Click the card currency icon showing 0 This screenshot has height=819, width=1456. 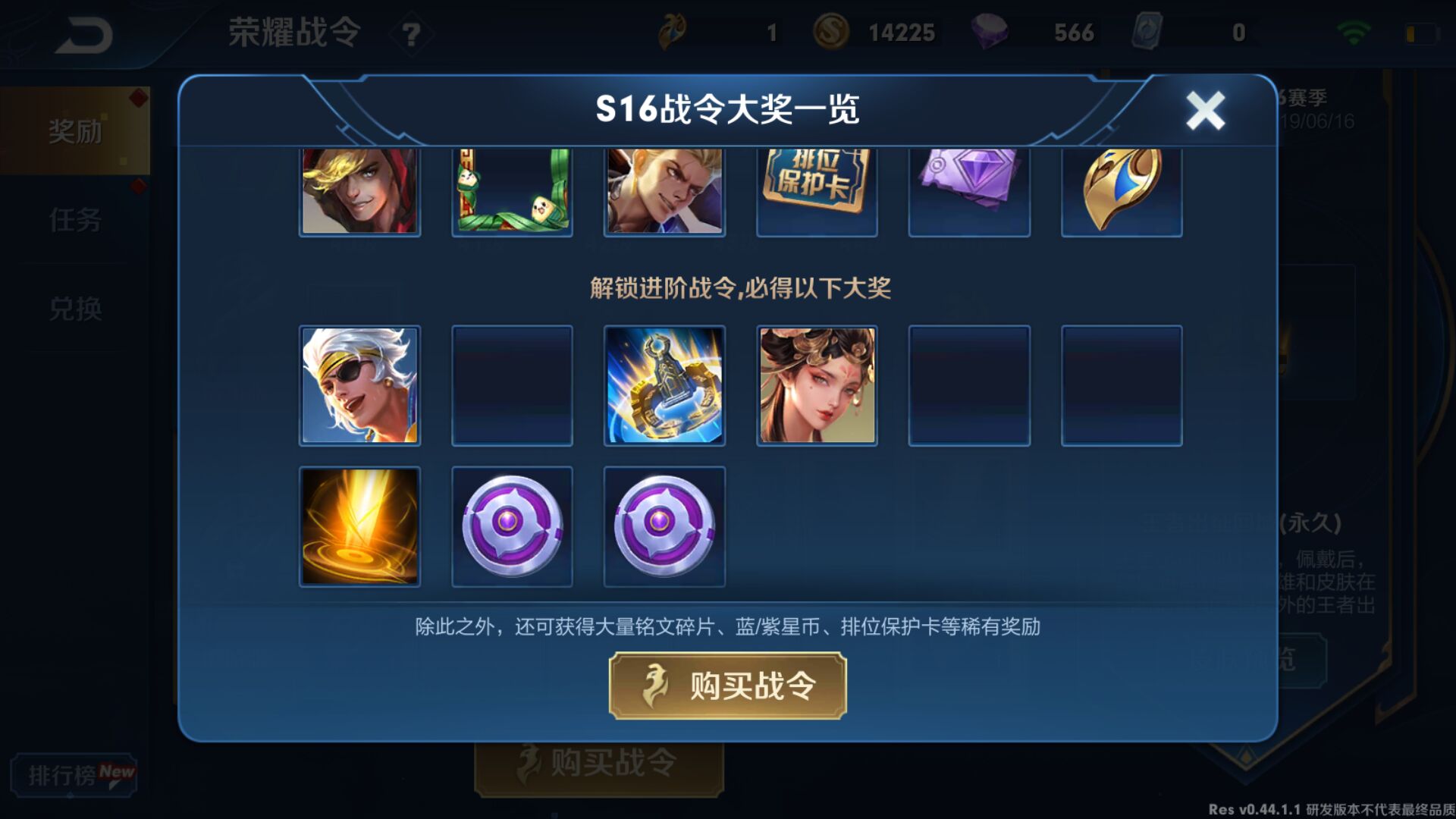[1149, 32]
